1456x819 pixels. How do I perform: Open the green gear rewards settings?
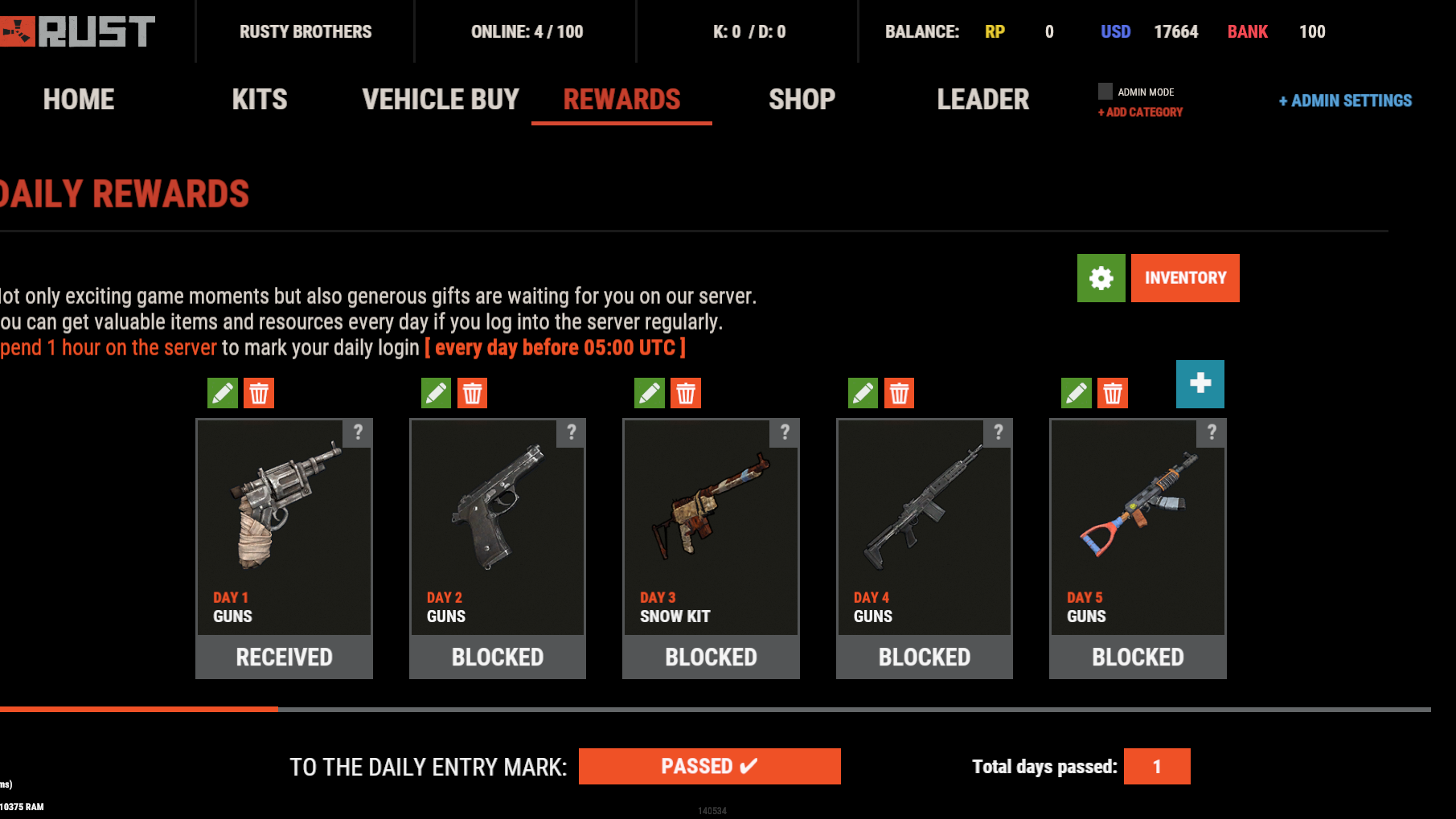click(1101, 278)
